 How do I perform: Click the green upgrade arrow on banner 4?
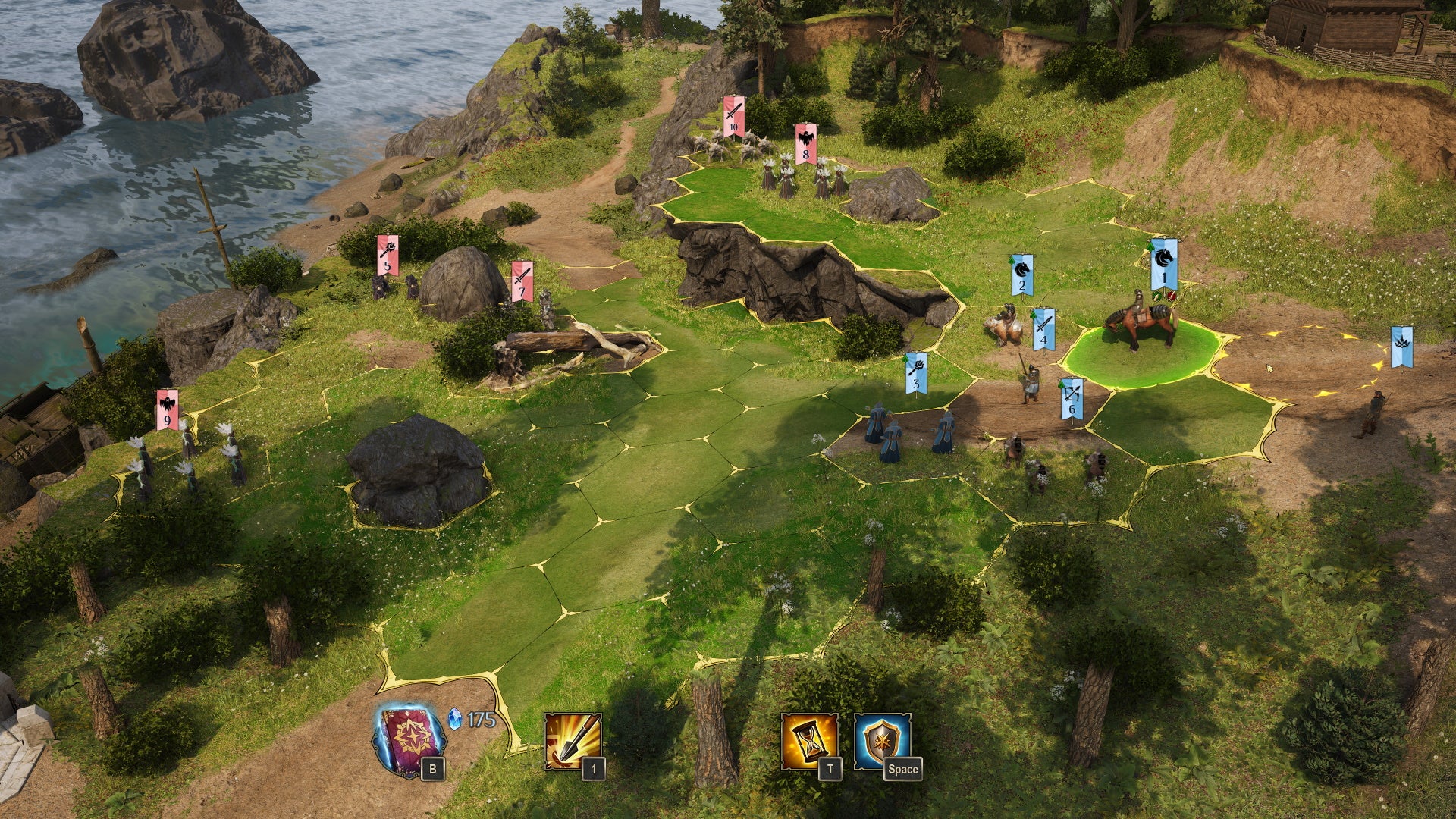pos(1033,316)
